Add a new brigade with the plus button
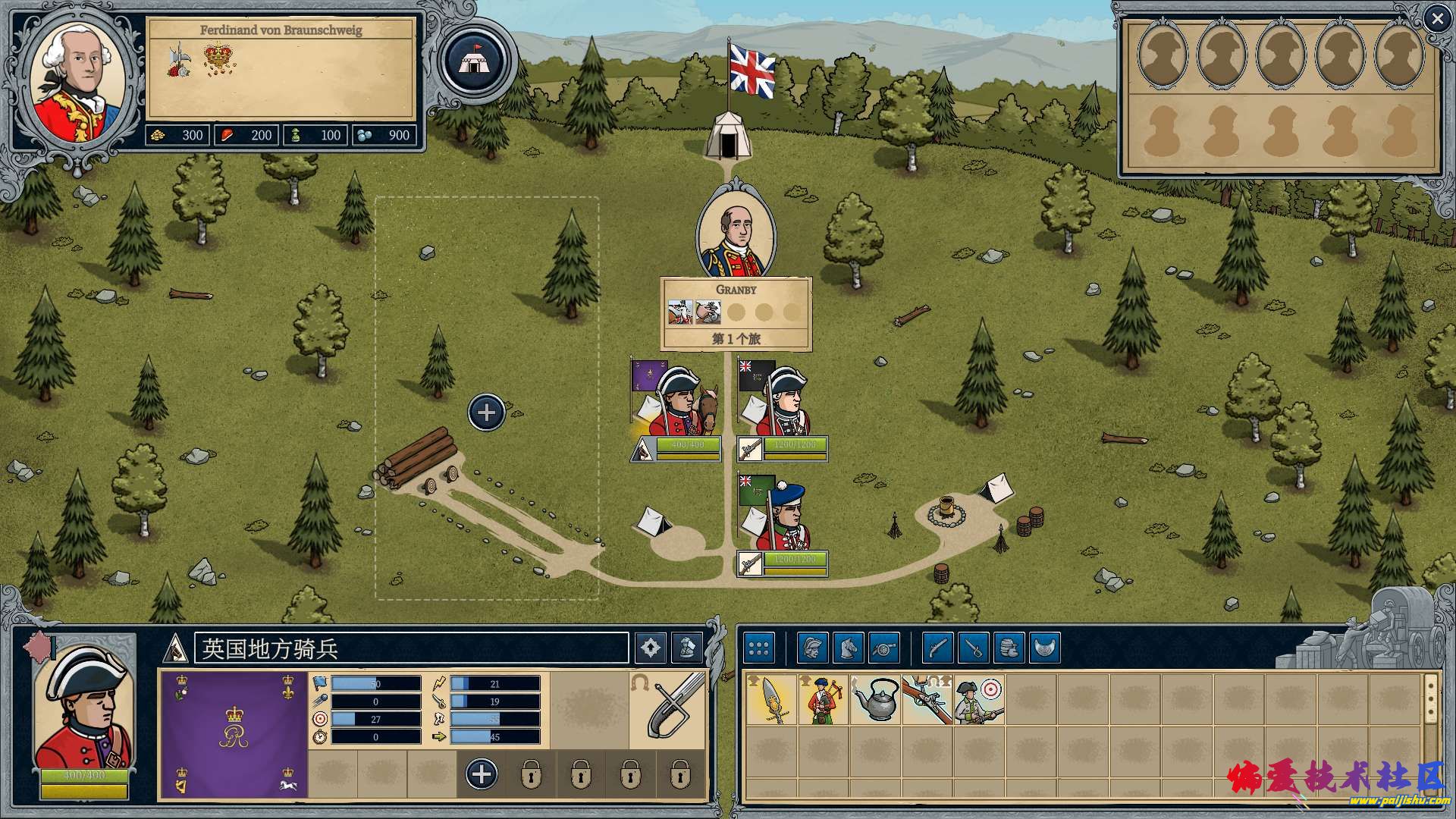Image resolution: width=1456 pixels, height=819 pixels. pos(486,413)
